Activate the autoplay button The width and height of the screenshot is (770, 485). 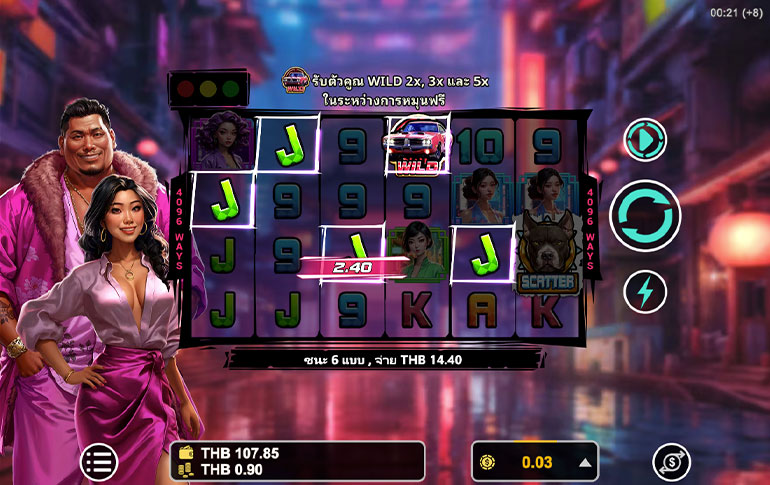coord(645,141)
